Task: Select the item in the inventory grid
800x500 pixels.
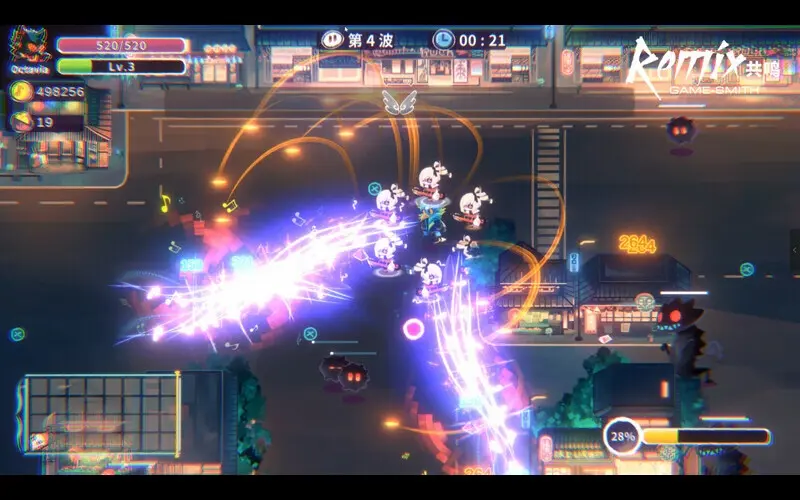Action: pos(39,440)
